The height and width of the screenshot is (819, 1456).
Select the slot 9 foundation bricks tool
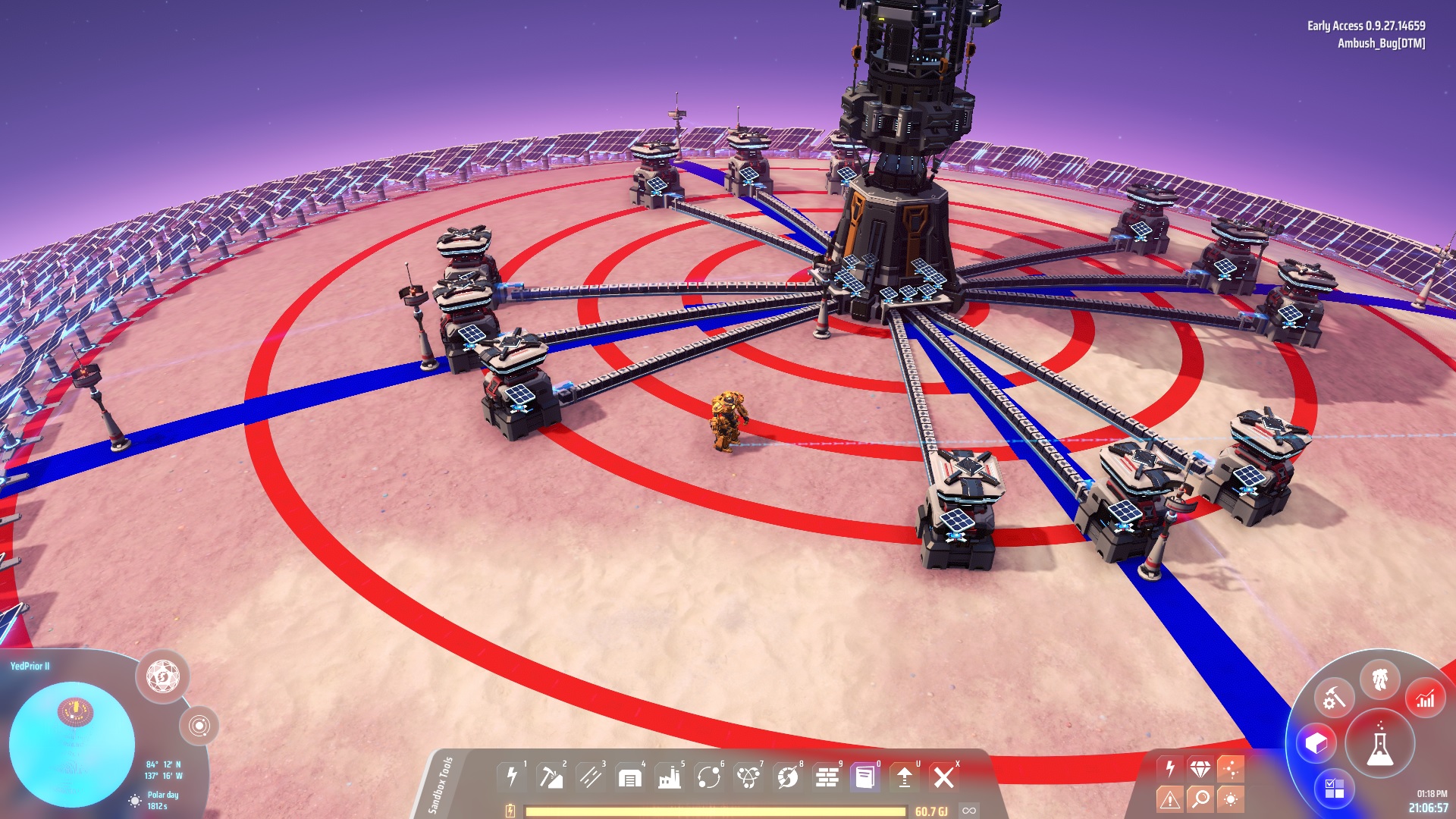pyautogui.click(x=827, y=776)
